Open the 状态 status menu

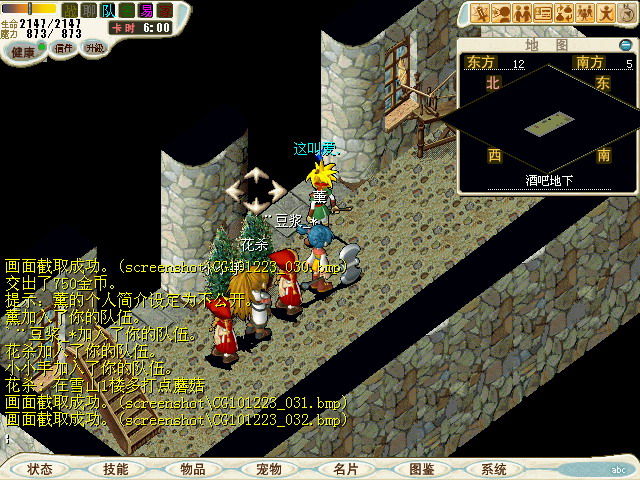tap(40, 468)
